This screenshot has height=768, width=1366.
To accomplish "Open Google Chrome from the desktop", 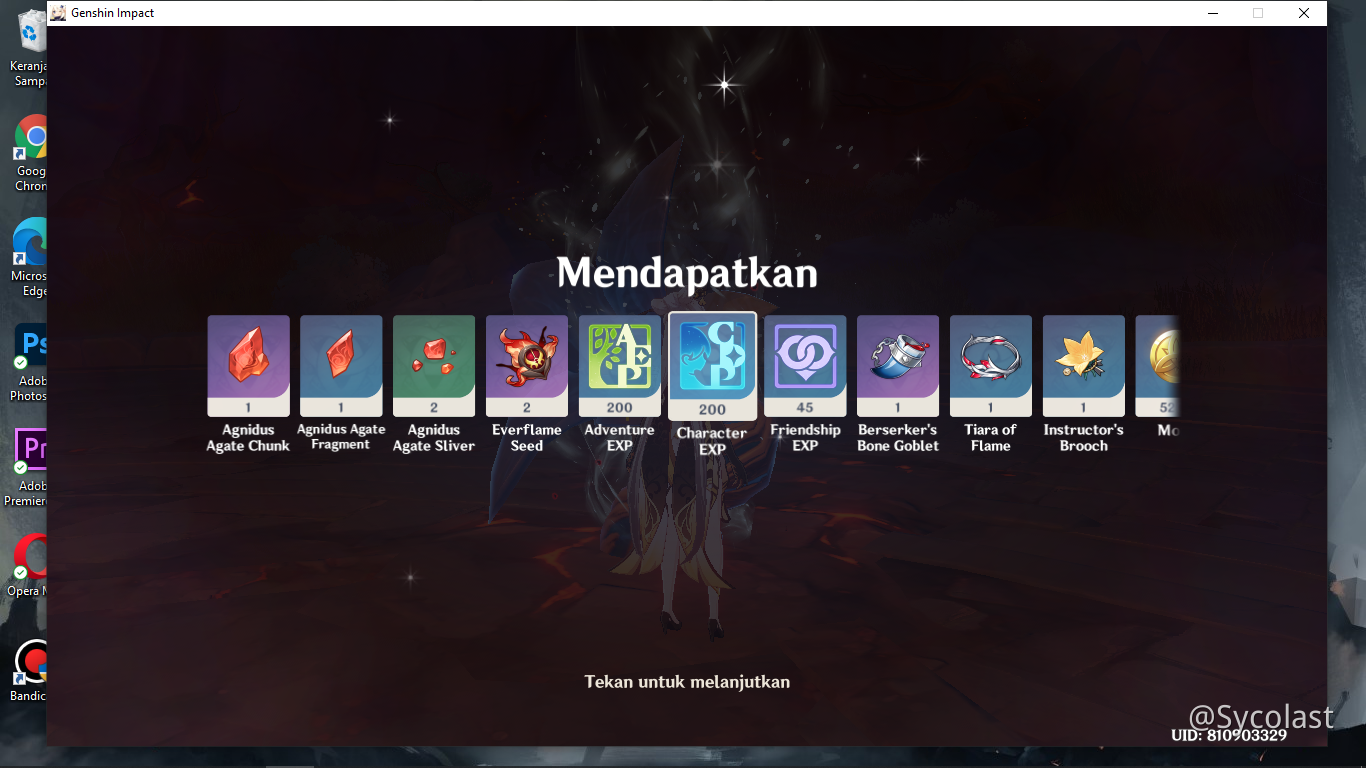I will [30, 137].
